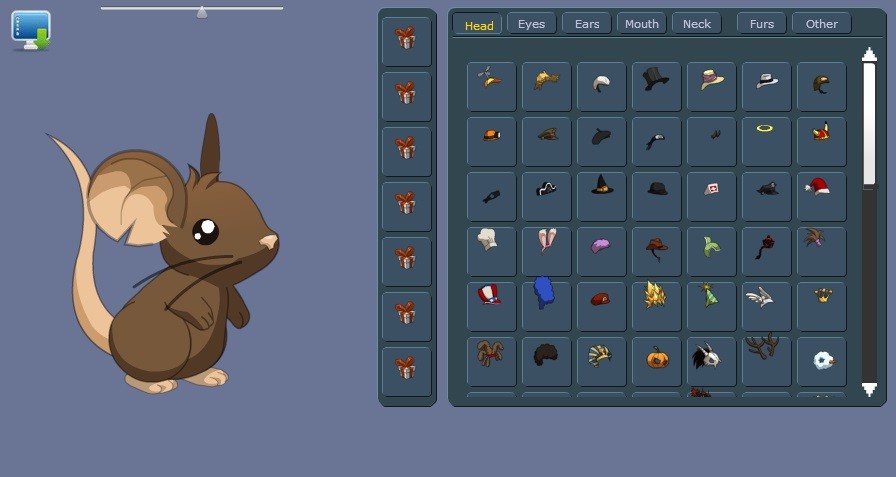Image resolution: width=896 pixels, height=477 pixels.
Task: Choose the blue tall hair wig
Action: 544,292
